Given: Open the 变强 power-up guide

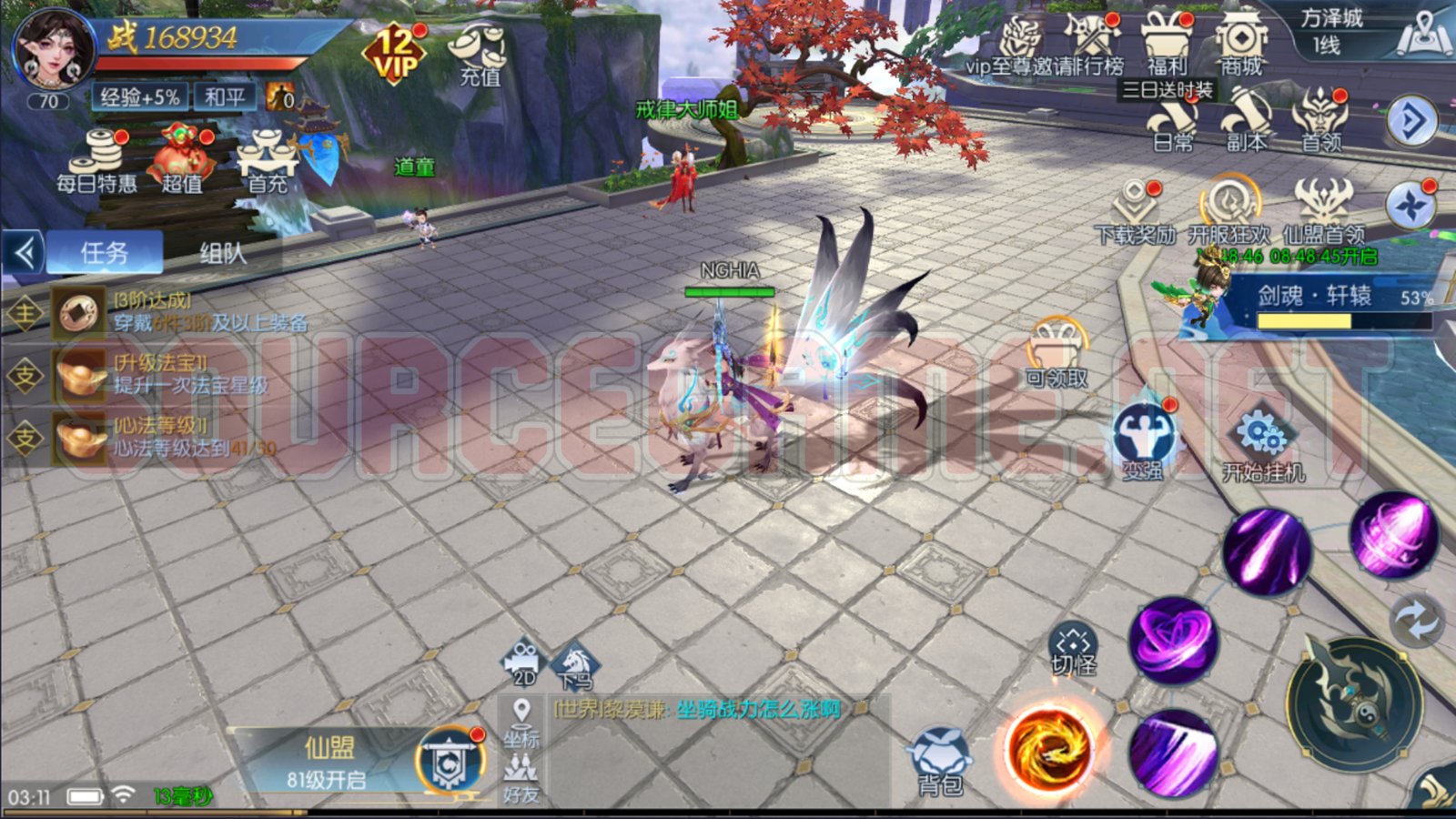Looking at the screenshot, I should (1143, 441).
